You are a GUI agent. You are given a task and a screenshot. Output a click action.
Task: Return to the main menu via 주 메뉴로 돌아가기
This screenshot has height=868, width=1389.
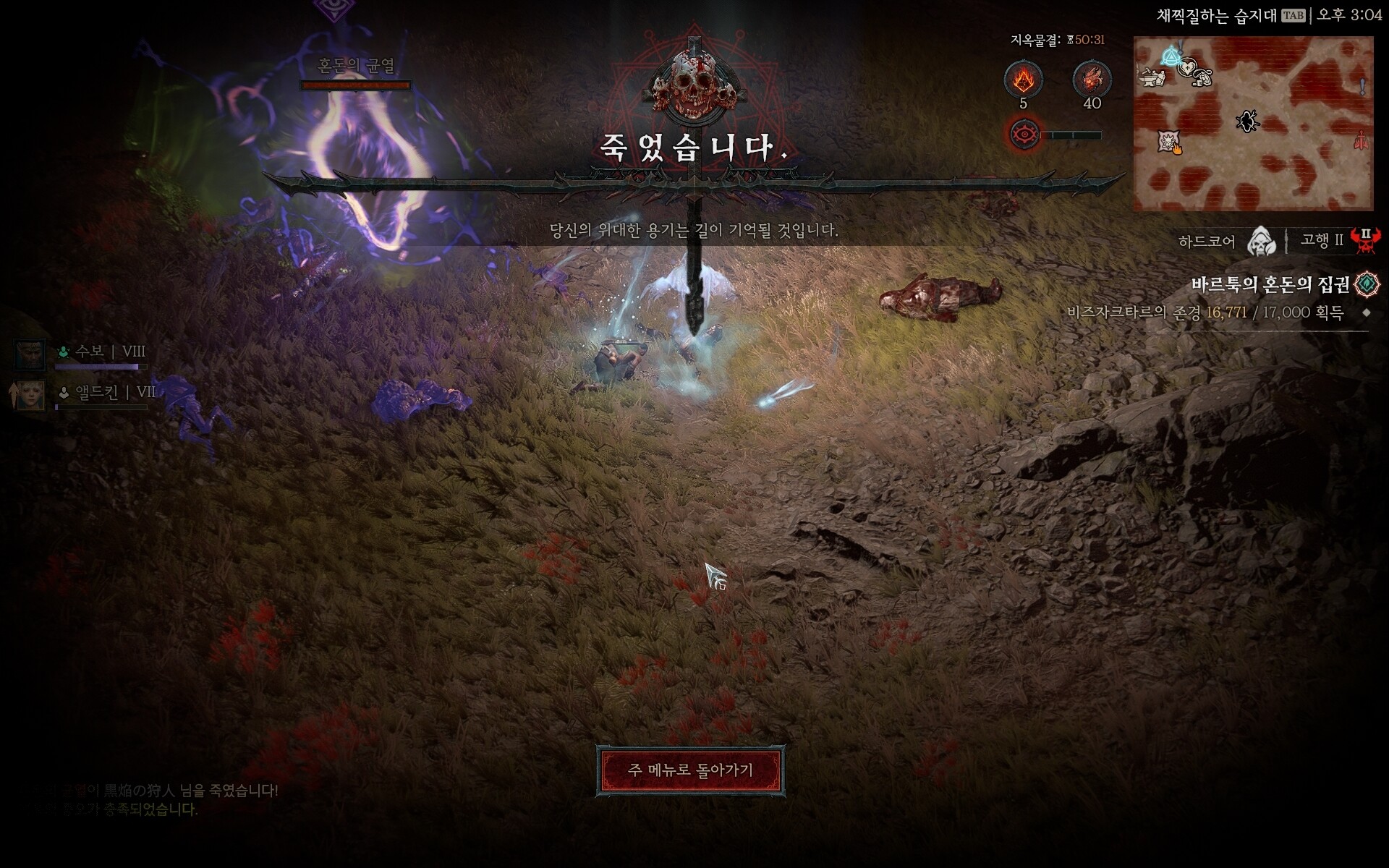coord(690,770)
